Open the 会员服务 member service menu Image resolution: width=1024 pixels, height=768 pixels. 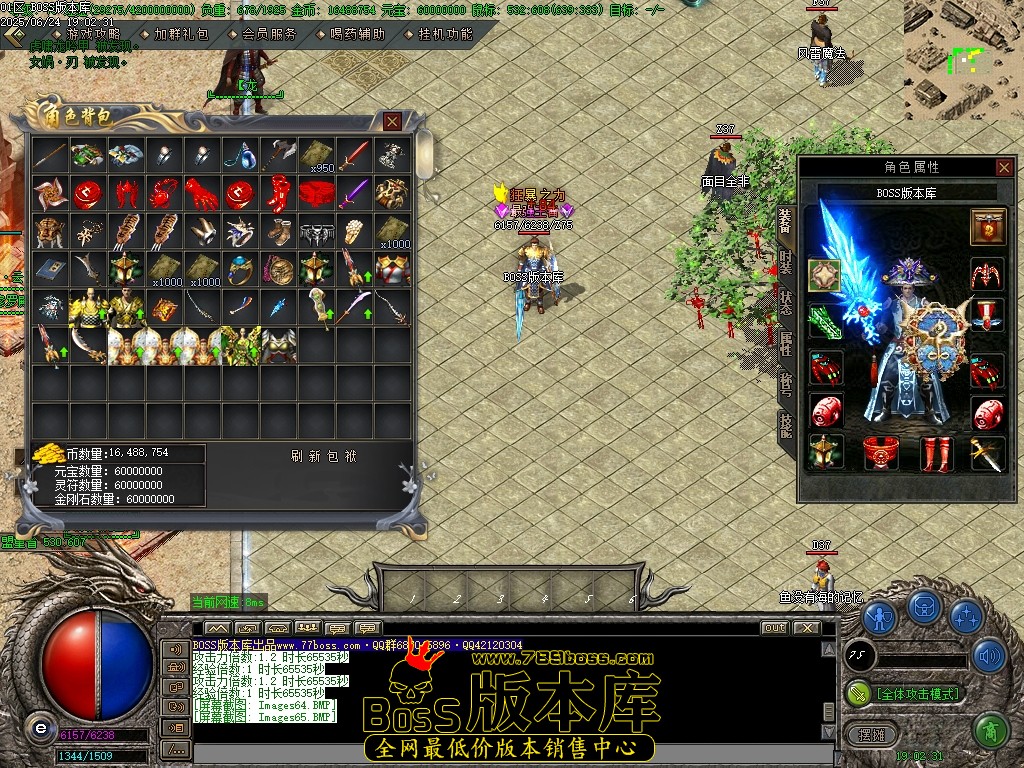coord(269,34)
